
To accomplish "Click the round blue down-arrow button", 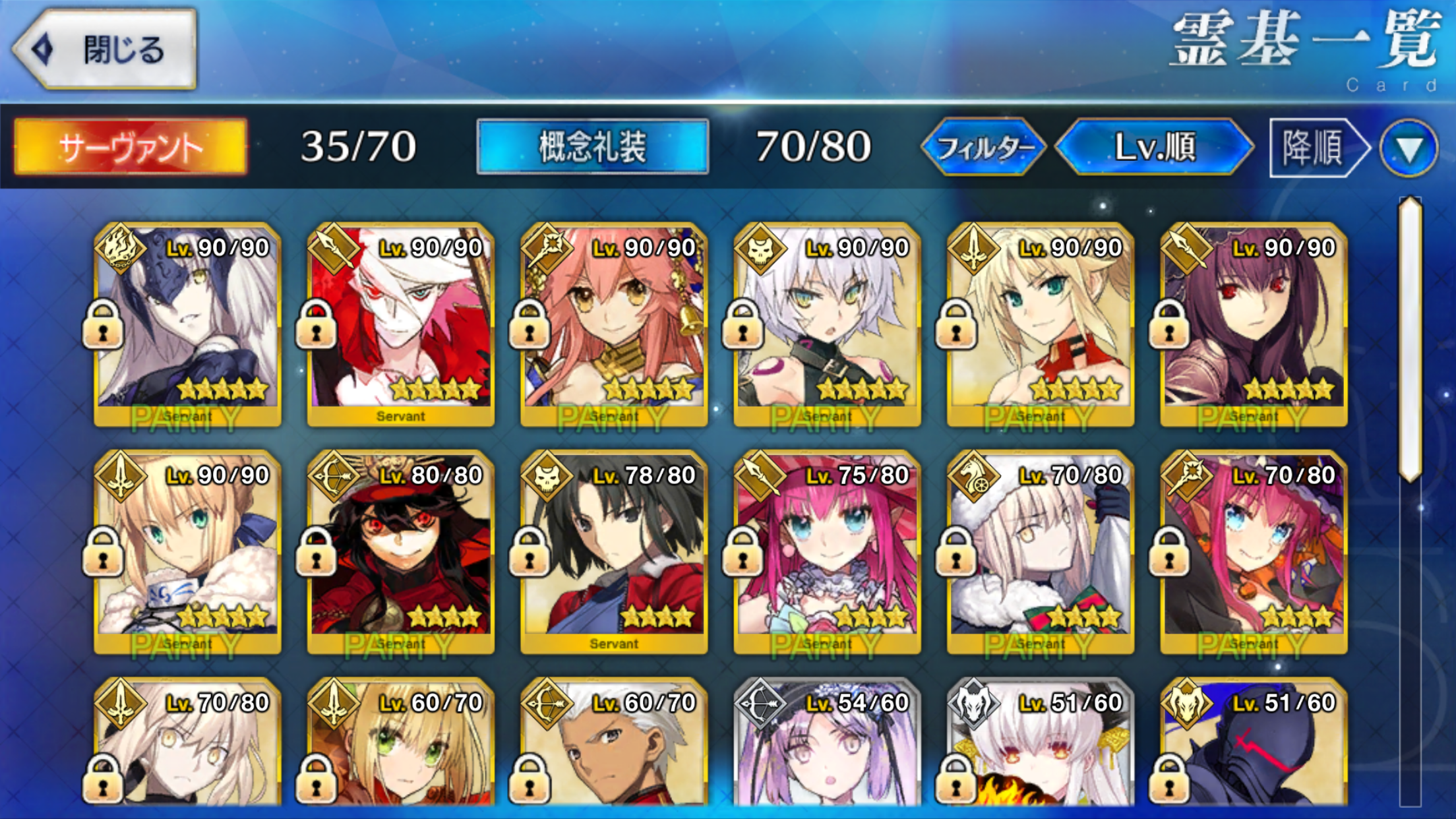I will 1409,148.
